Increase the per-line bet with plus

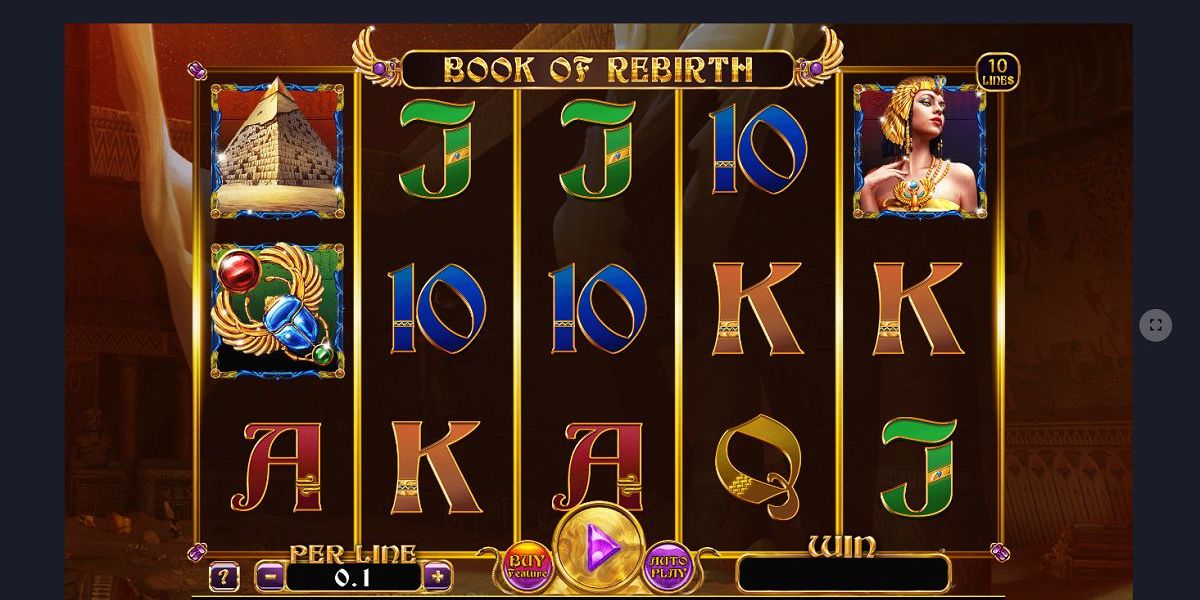[x=437, y=576]
